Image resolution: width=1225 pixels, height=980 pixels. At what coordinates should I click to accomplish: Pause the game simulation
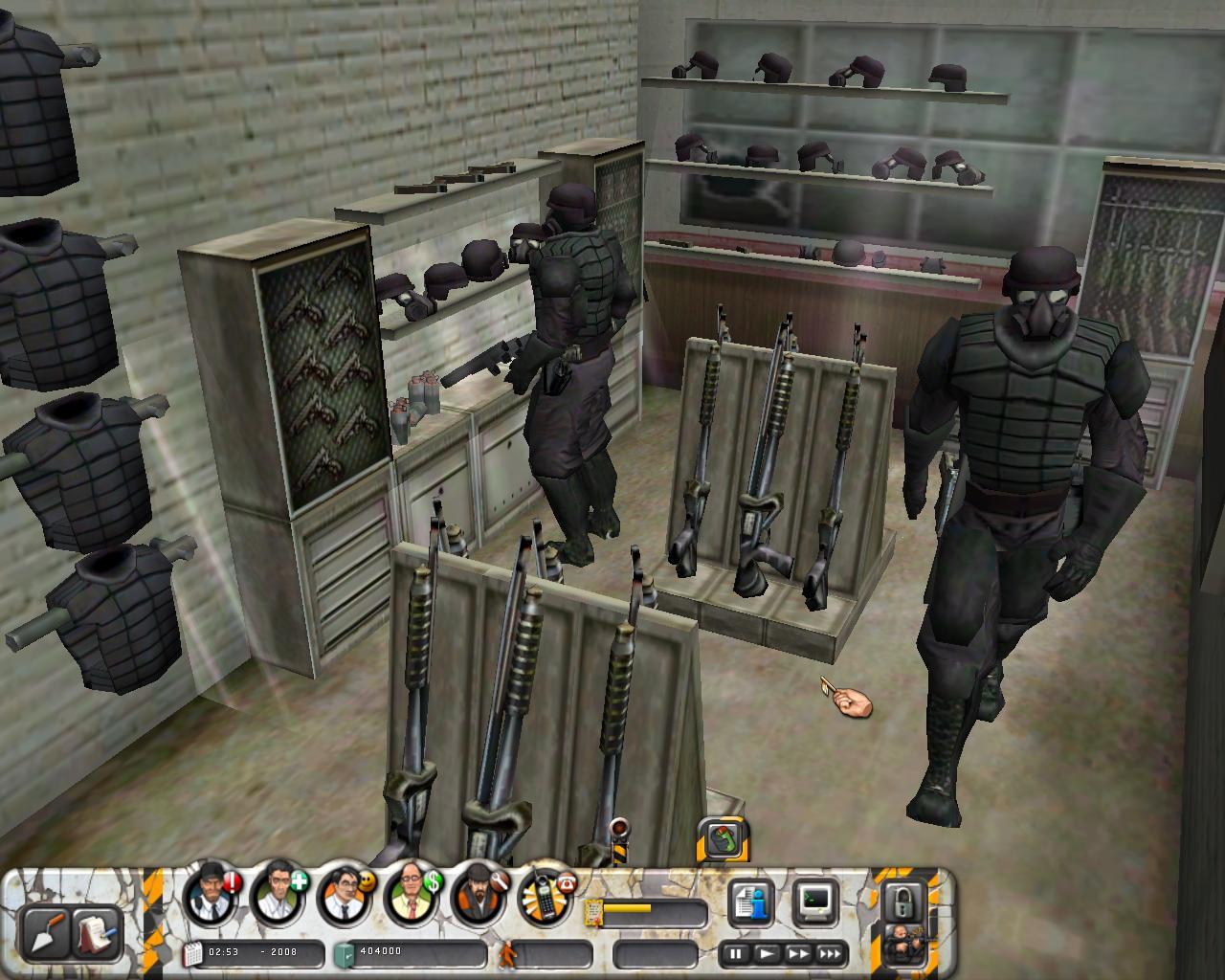(735, 954)
